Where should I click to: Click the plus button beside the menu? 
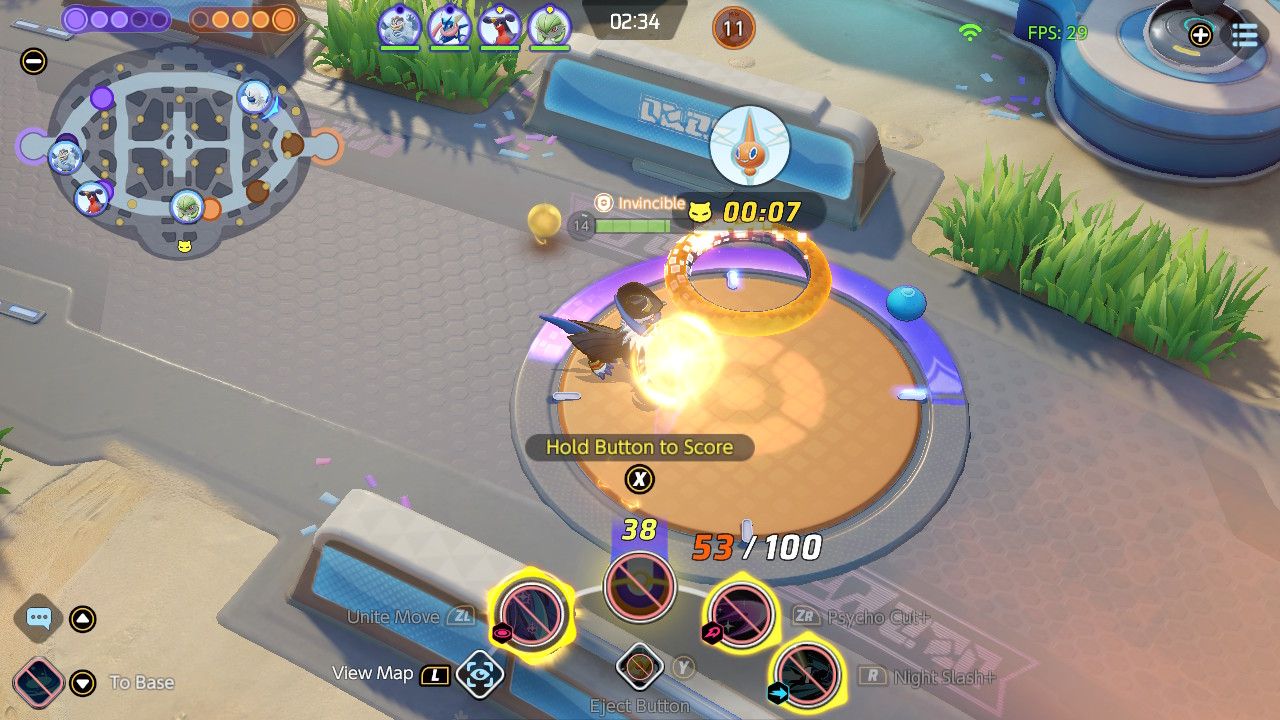(1200, 35)
